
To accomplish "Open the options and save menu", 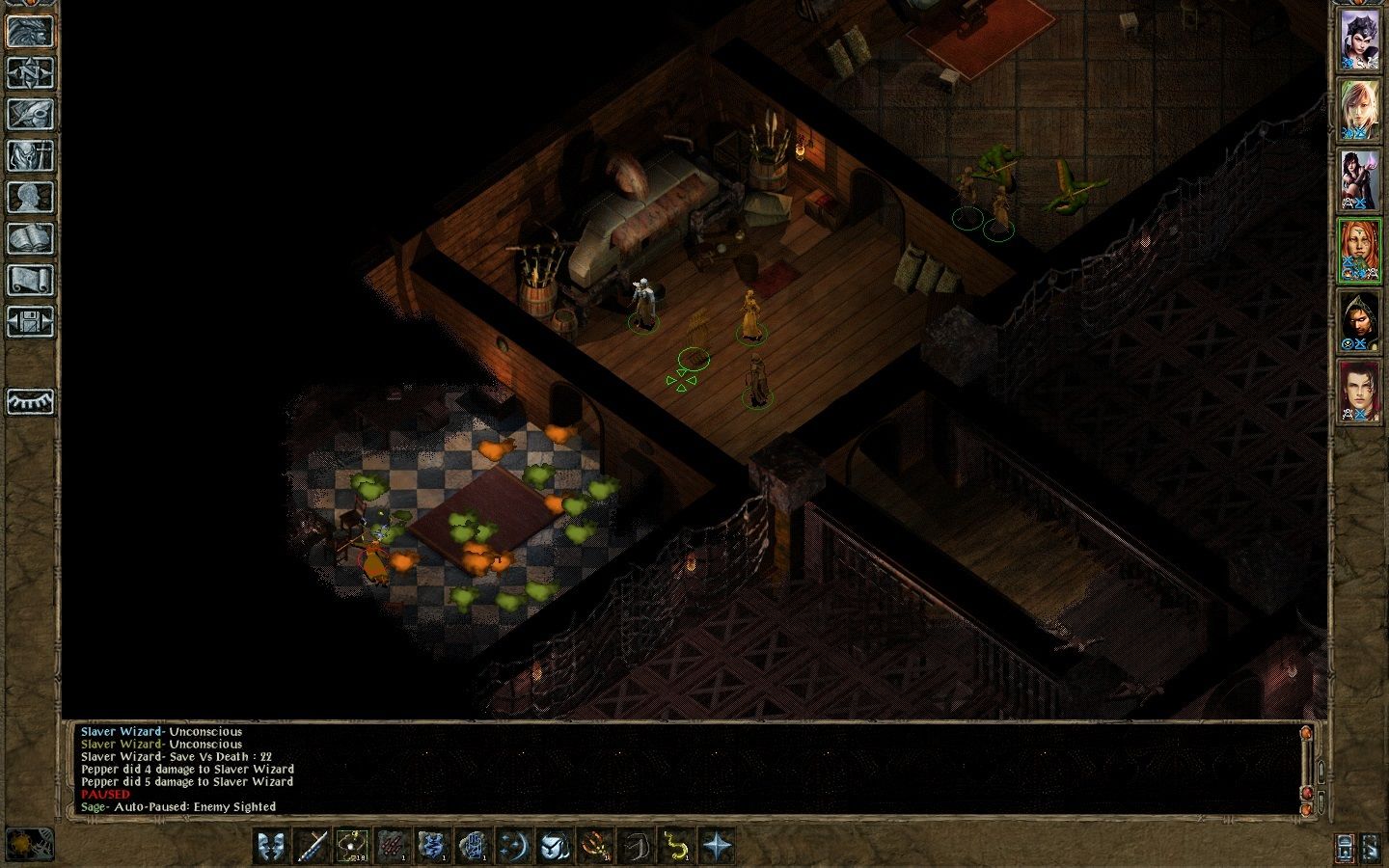I will 30,321.
